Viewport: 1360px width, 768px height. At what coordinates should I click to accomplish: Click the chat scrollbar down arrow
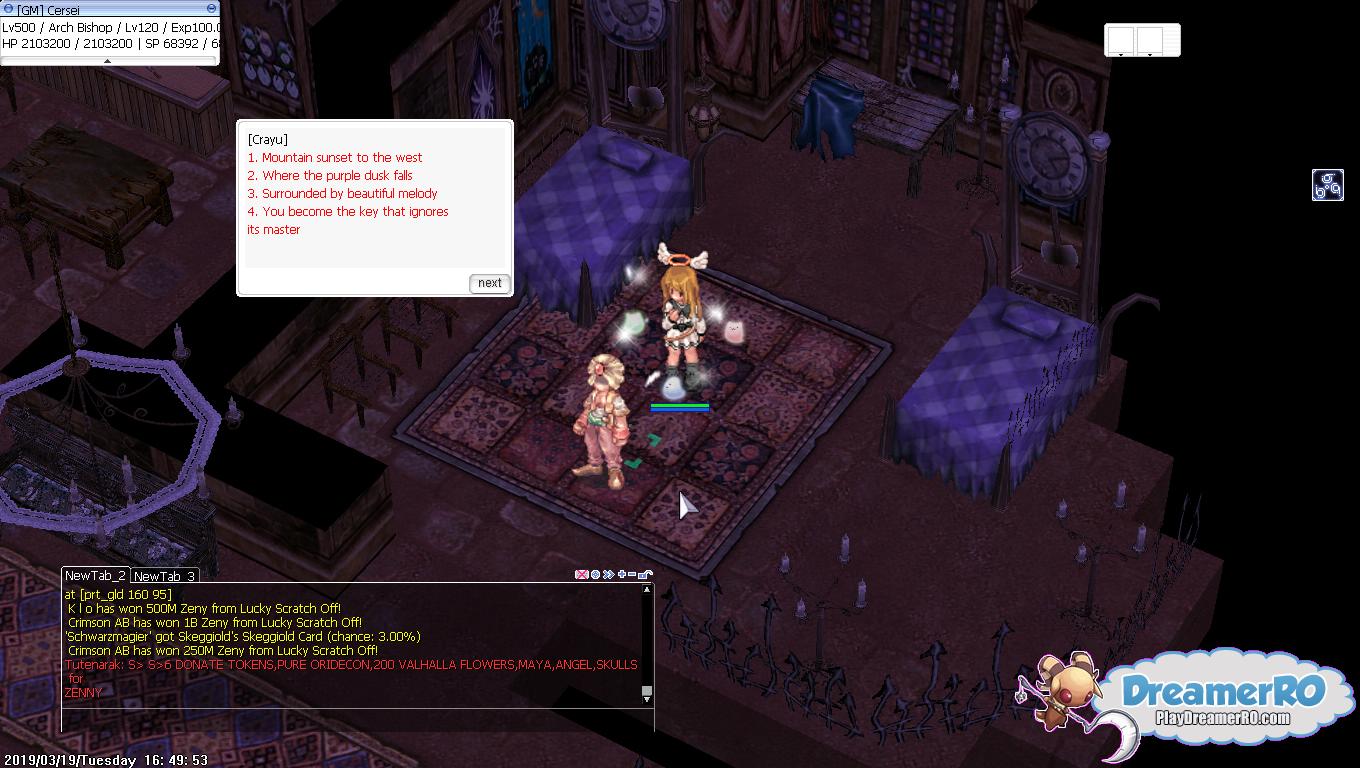coord(647,697)
